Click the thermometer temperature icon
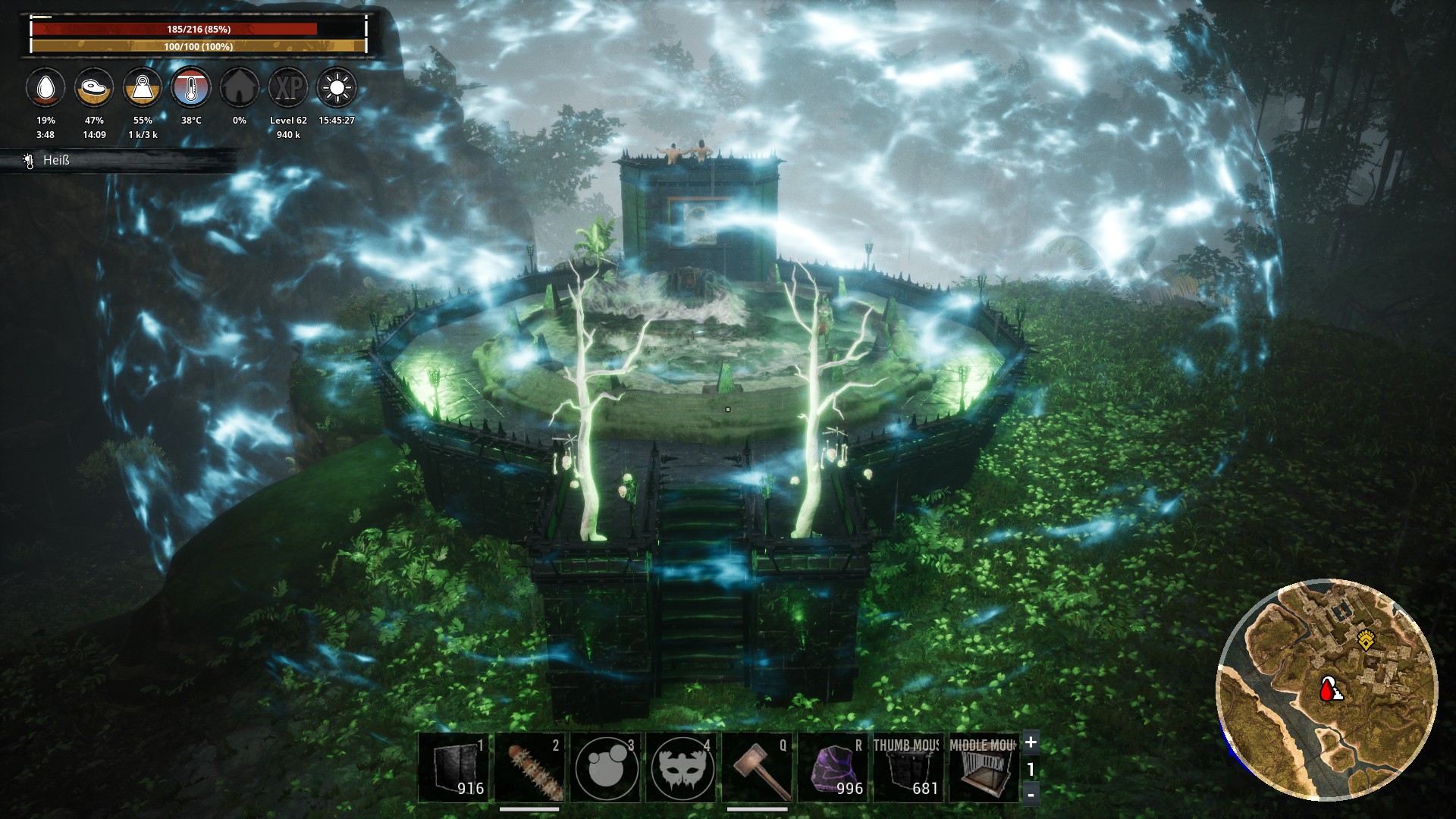The width and height of the screenshot is (1456, 819). [191, 88]
